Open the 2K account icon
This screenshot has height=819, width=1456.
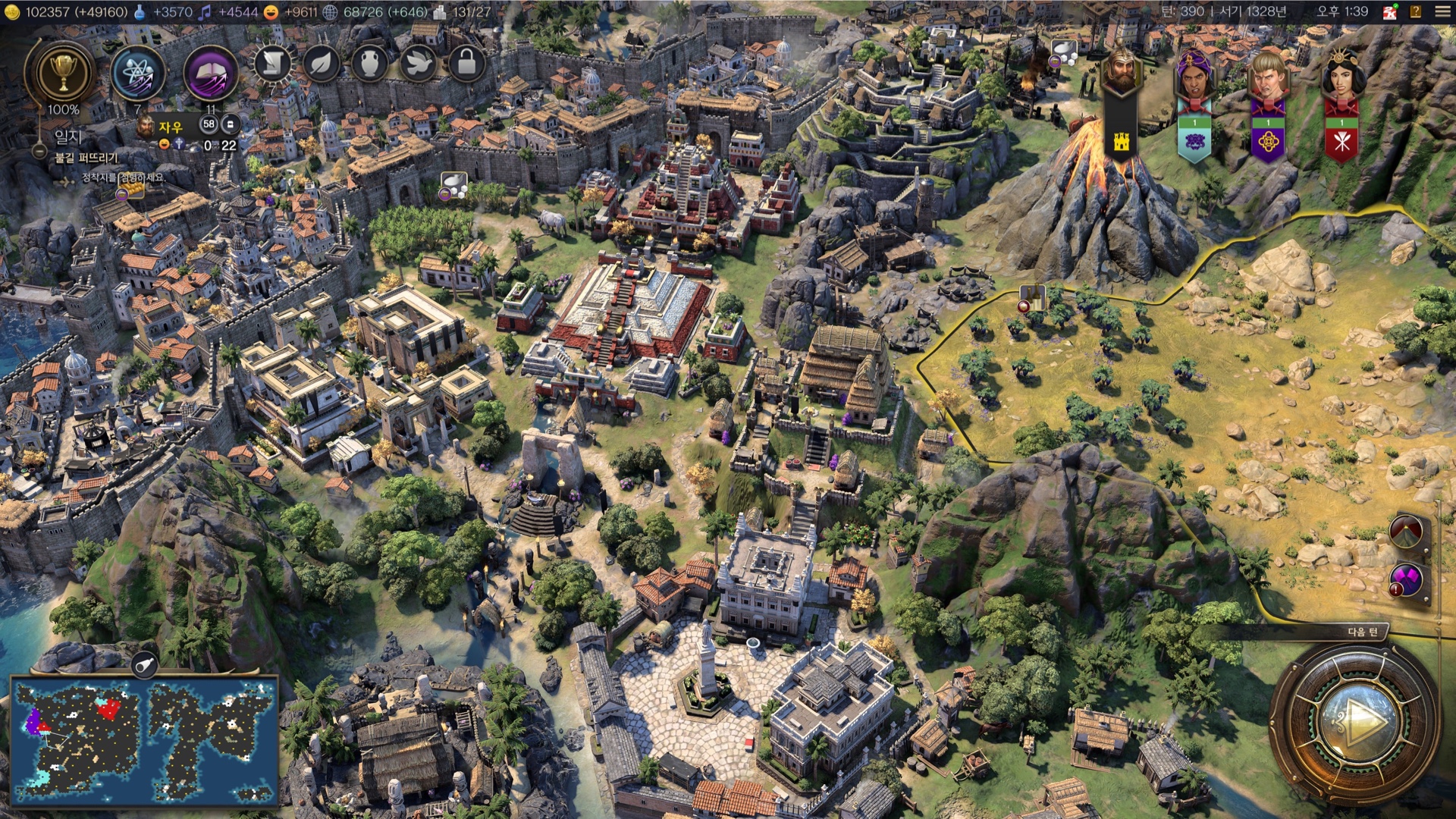click(x=1390, y=11)
